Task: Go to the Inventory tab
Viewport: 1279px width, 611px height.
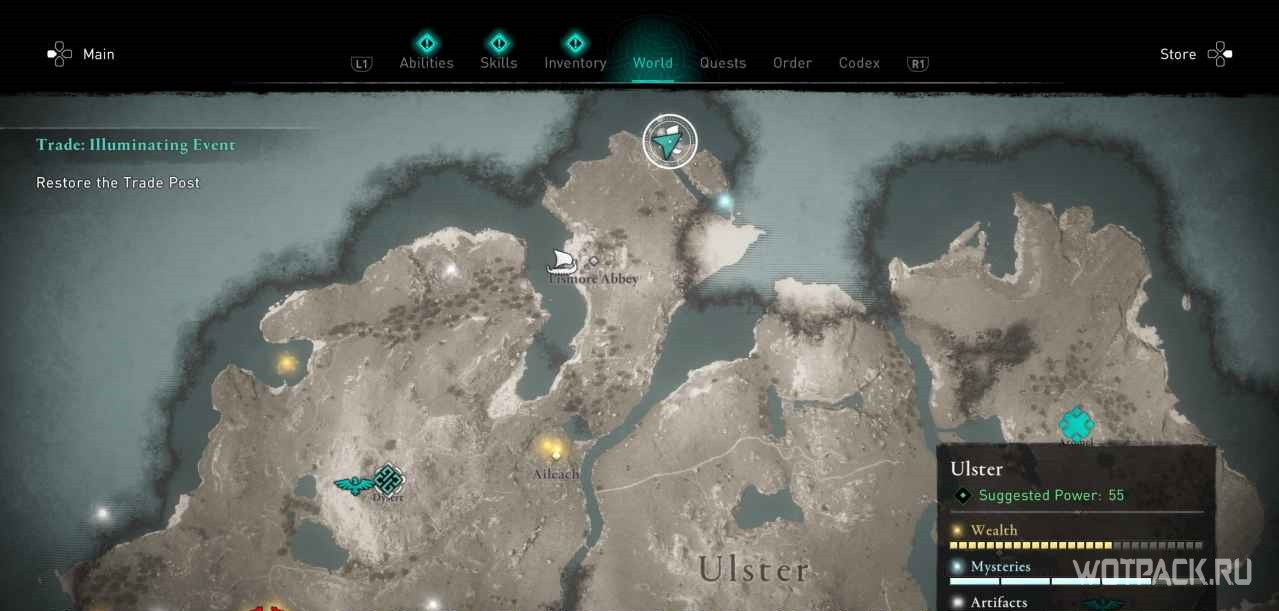Action: click(x=575, y=62)
